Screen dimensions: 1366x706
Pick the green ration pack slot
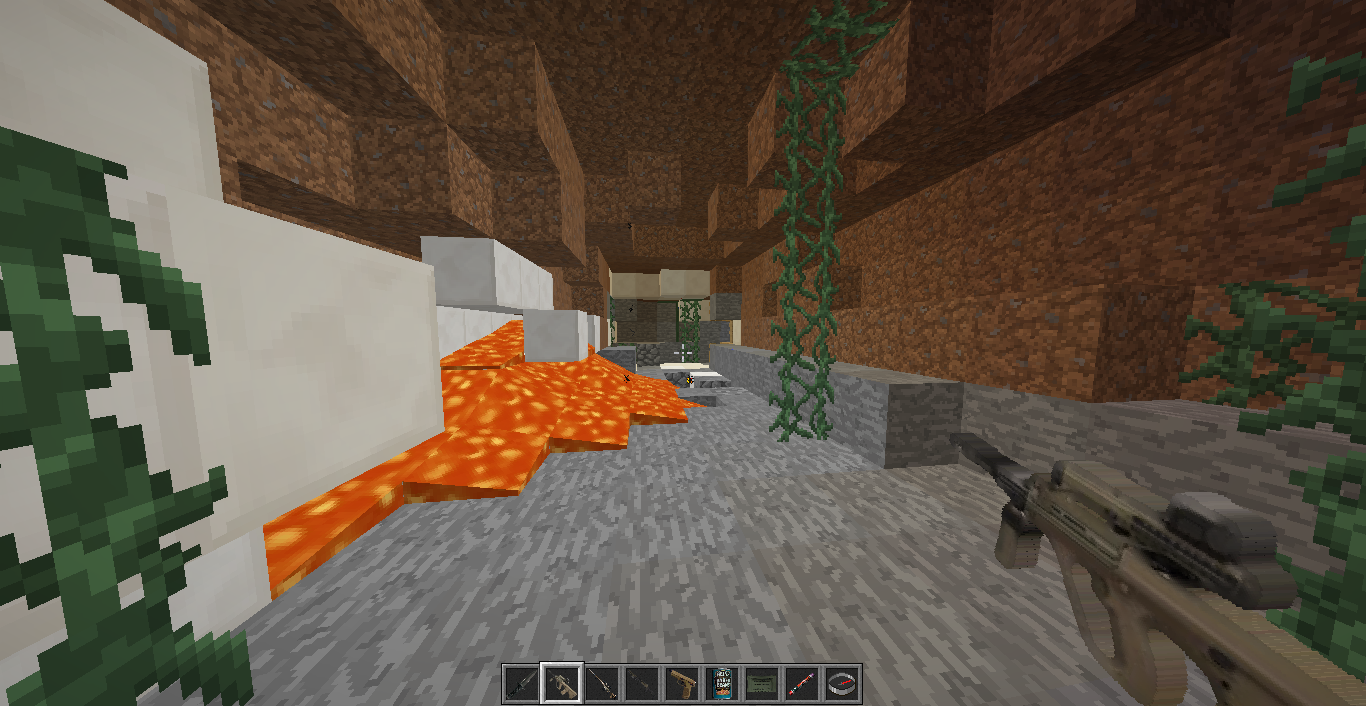[761, 684]
